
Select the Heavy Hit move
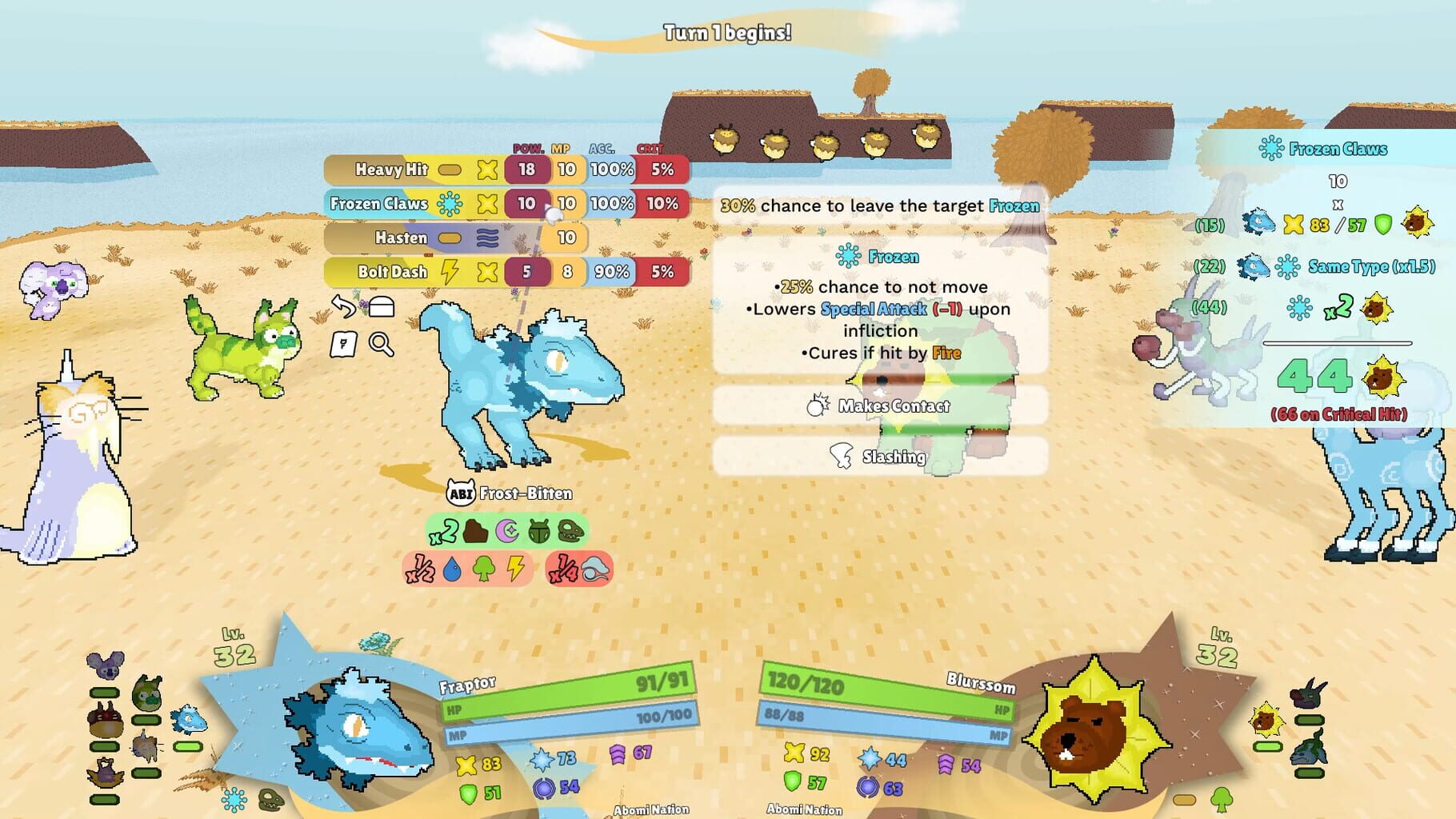[x=390, y=170]
